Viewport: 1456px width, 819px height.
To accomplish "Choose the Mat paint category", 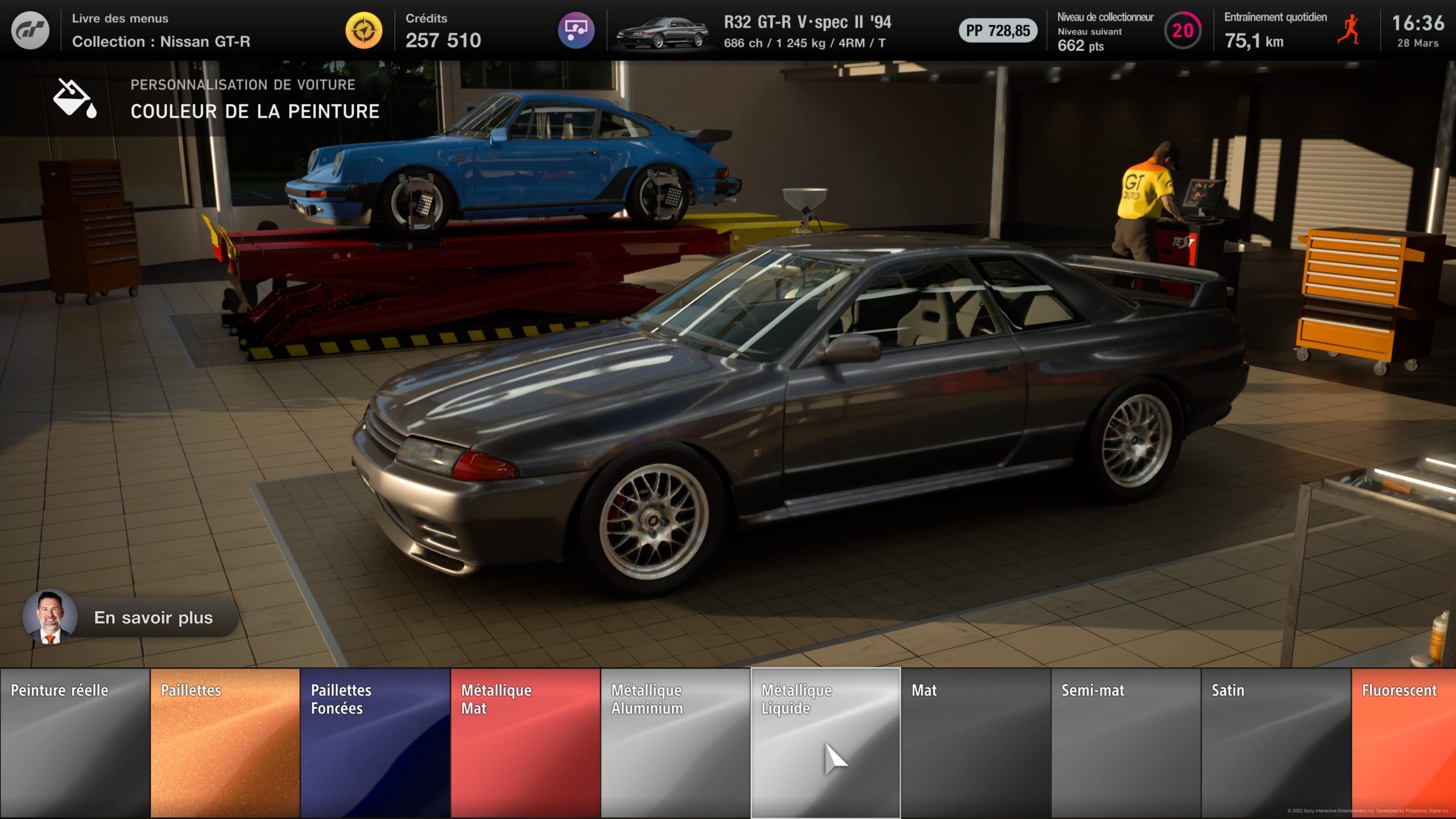I will point(975,743).
